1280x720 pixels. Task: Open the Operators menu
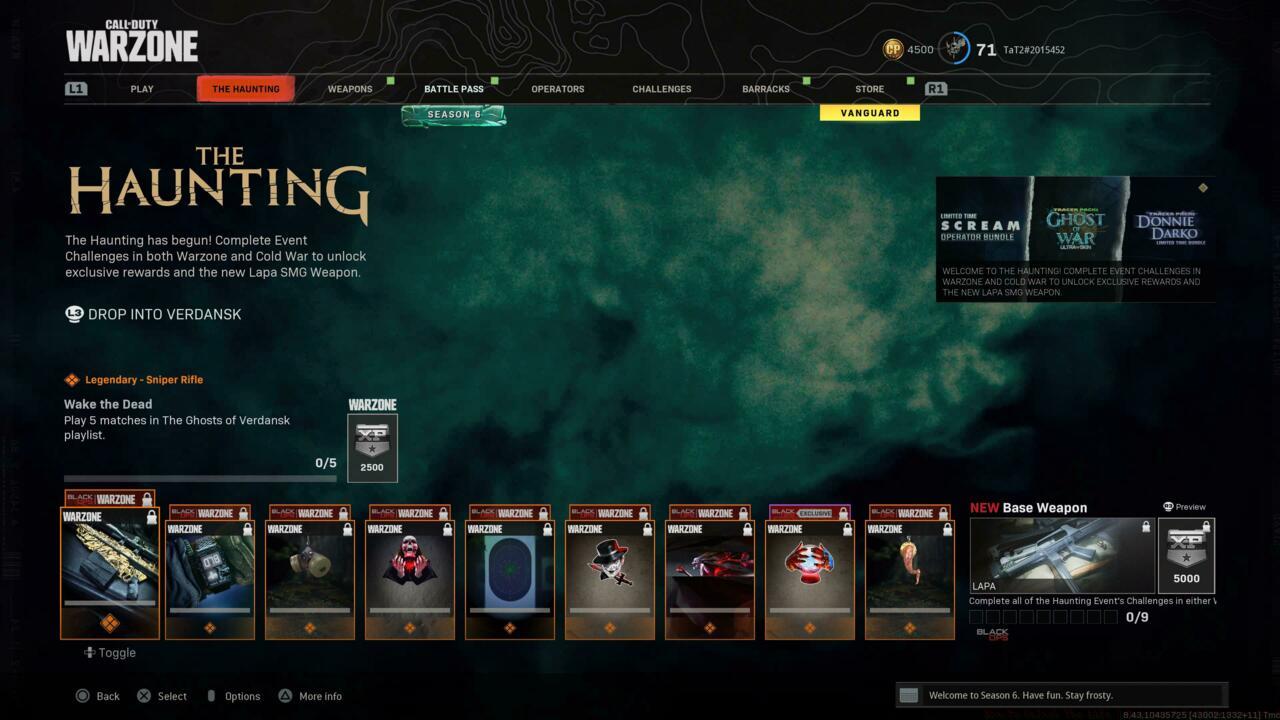coord(558,88)
